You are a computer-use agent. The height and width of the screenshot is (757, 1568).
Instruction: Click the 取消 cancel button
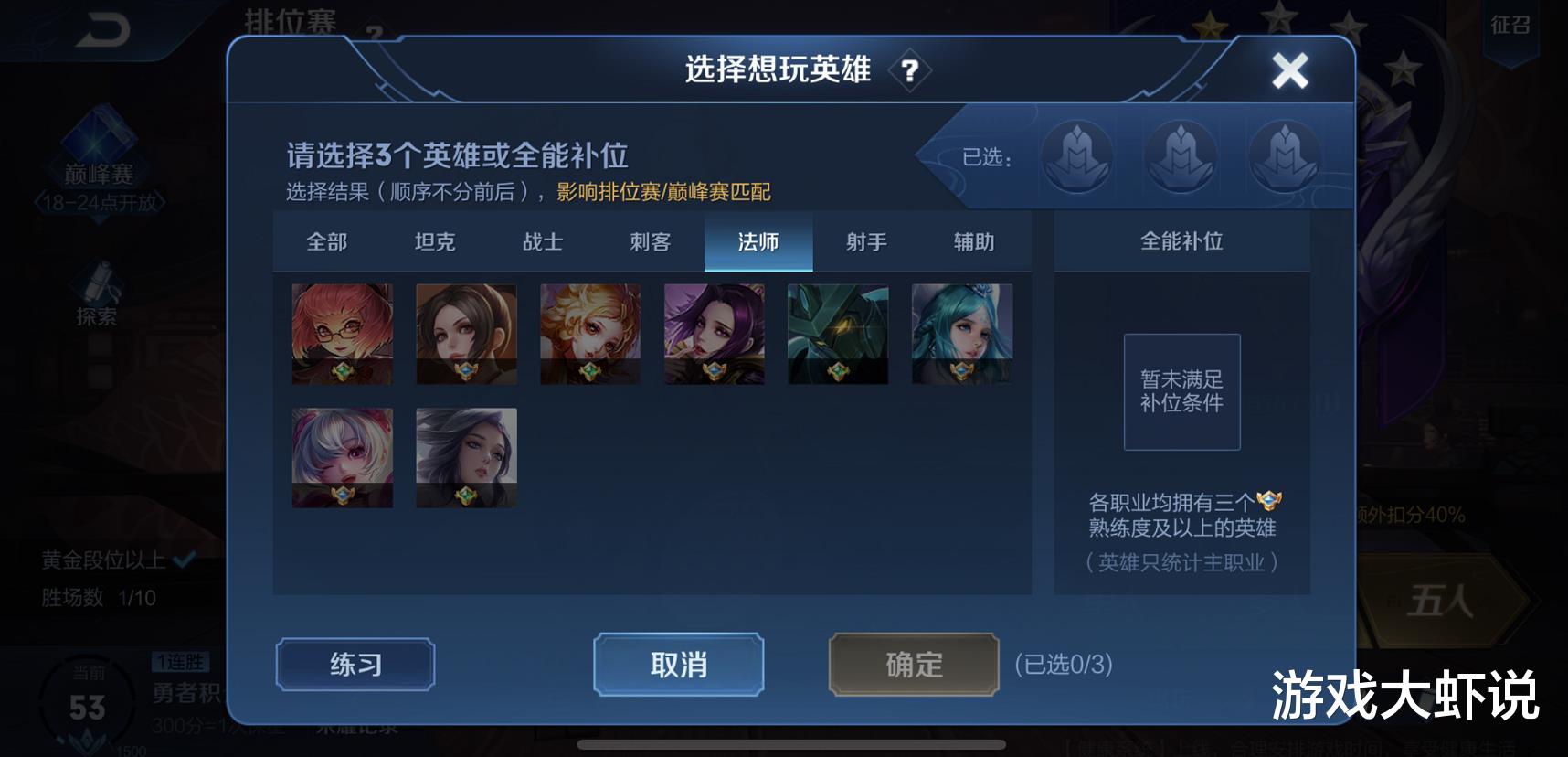coord(677,666)
